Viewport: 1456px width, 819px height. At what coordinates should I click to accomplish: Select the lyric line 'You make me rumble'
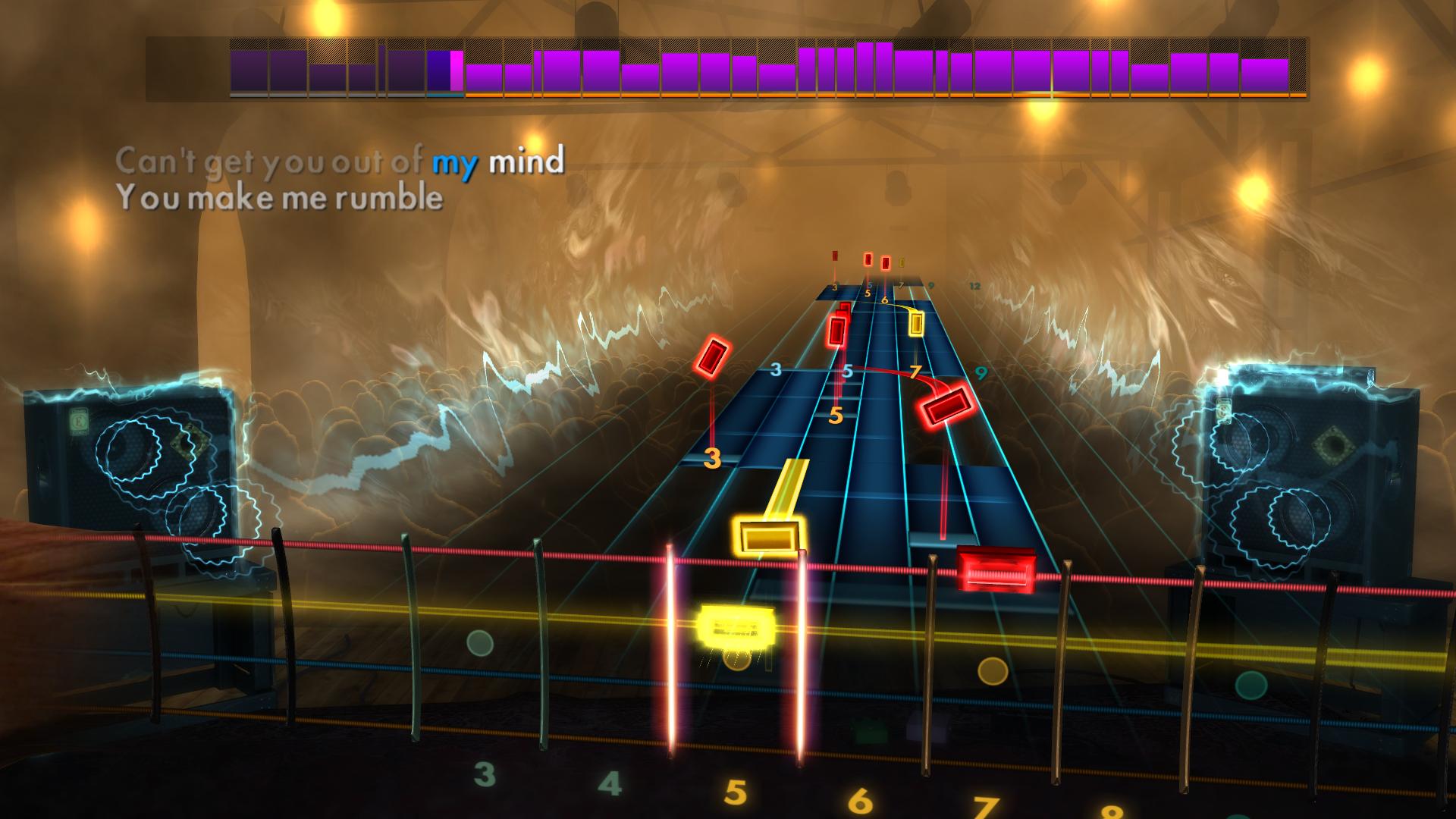pyautogui.click(x=281, y=199)
